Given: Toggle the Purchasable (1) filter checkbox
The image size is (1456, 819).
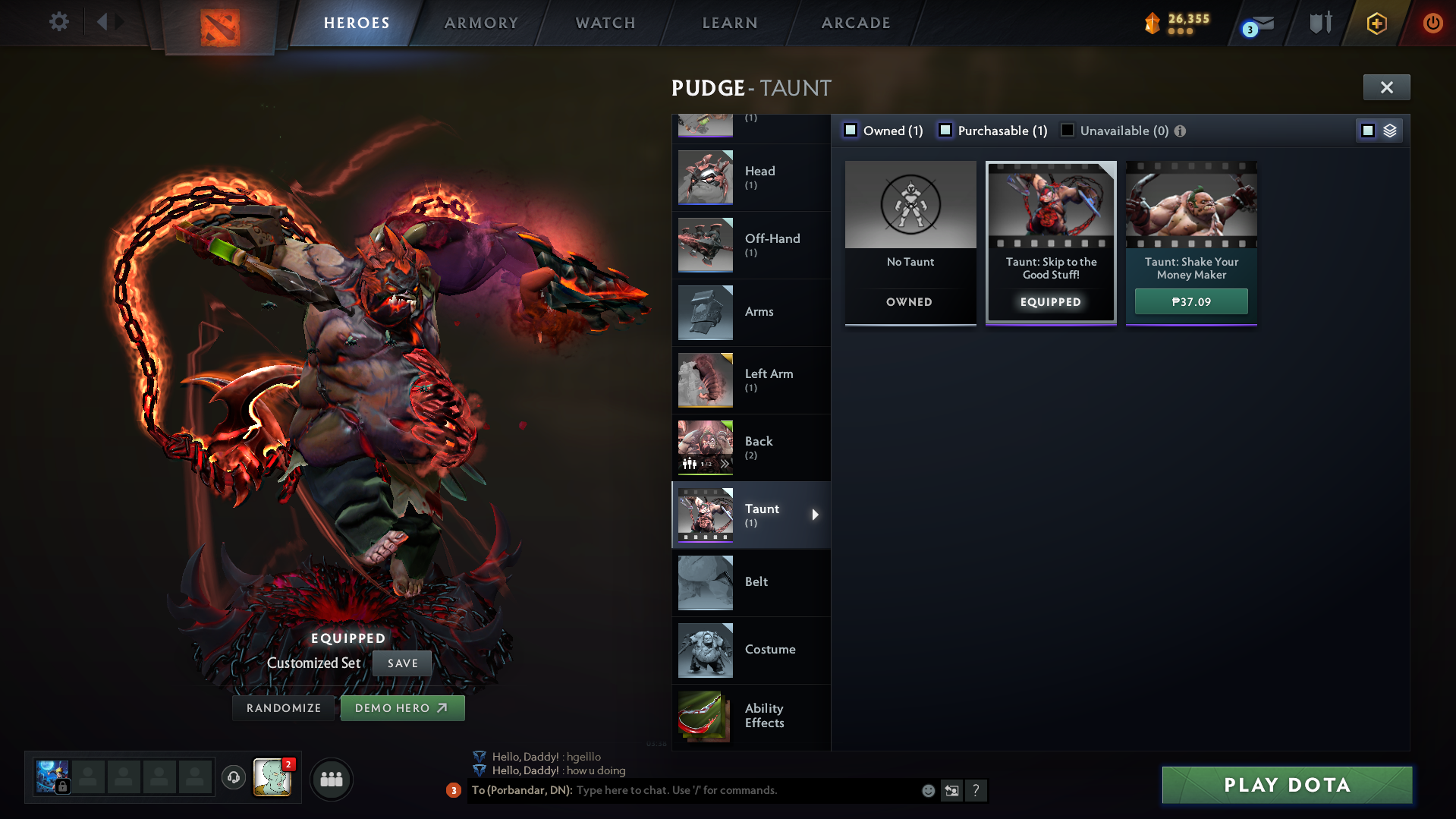Looking at the screenshot, I should click(x=945, y=130).
